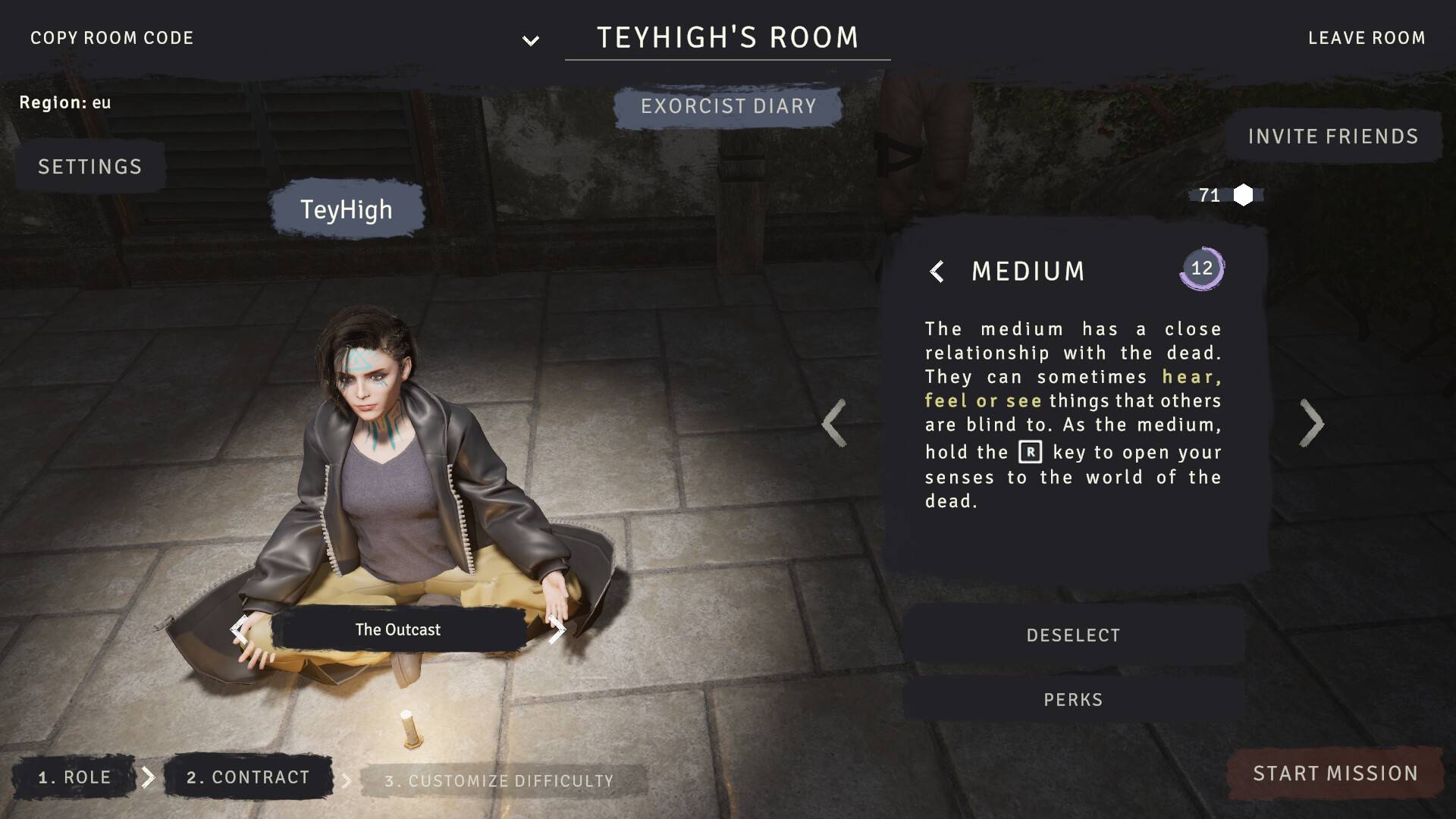This screenshot has height=819, width=1456.
Task: Deselect the Medium role
Action: [1072, 635]
